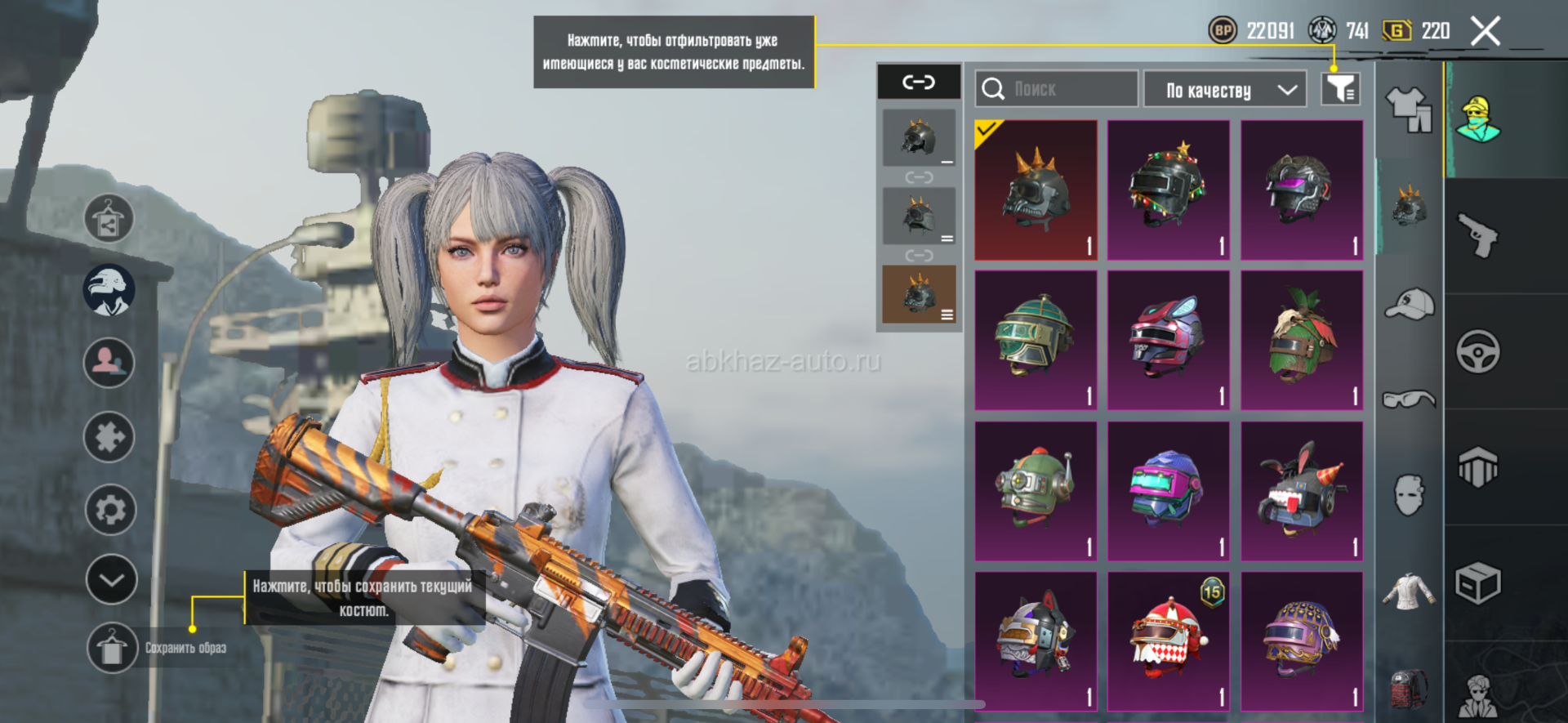Select the green Roman-style helmet skin
Screen dimensions: 1568x723
1036,340
